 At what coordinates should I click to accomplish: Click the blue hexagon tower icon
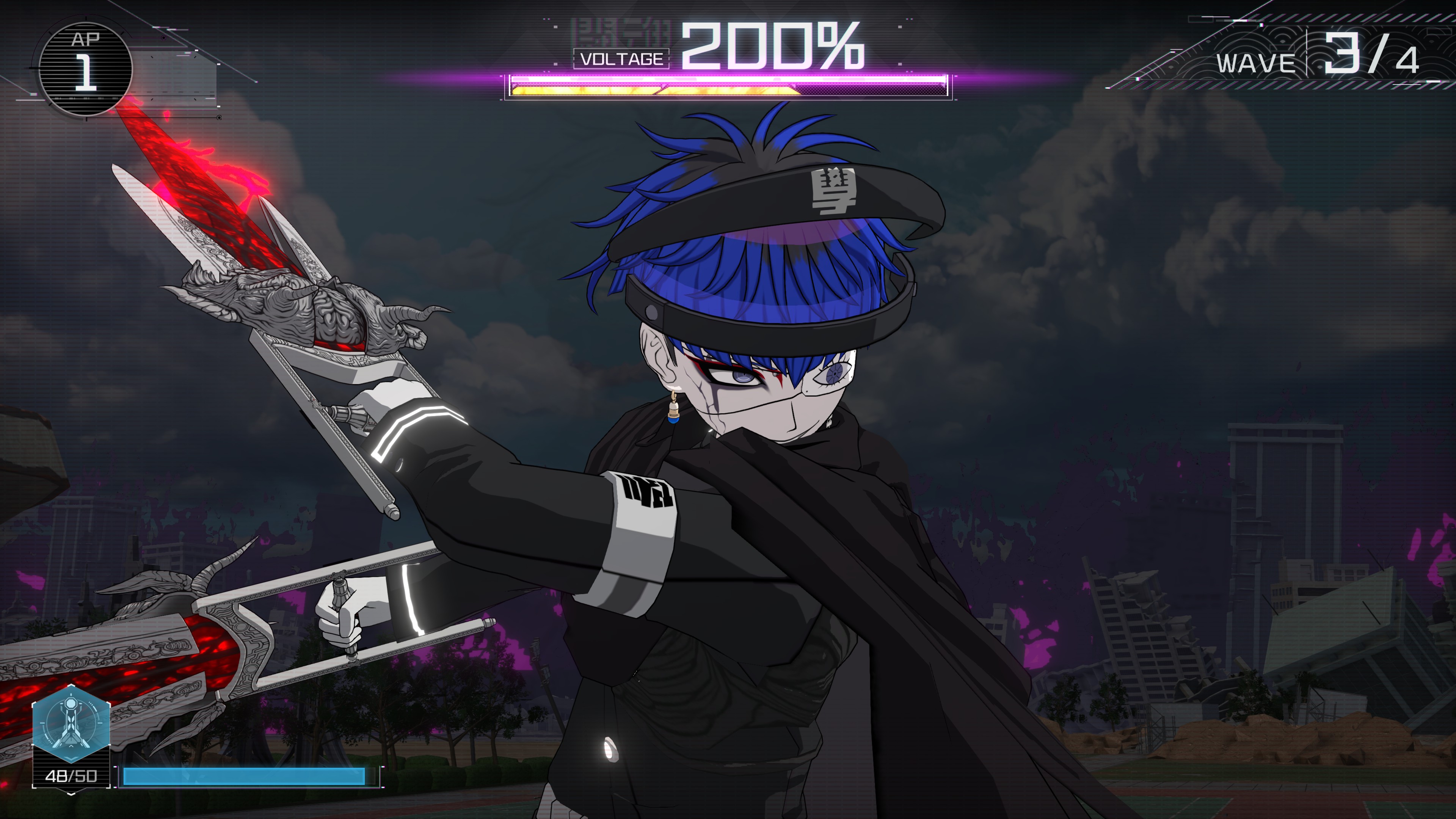coord(71,725)
